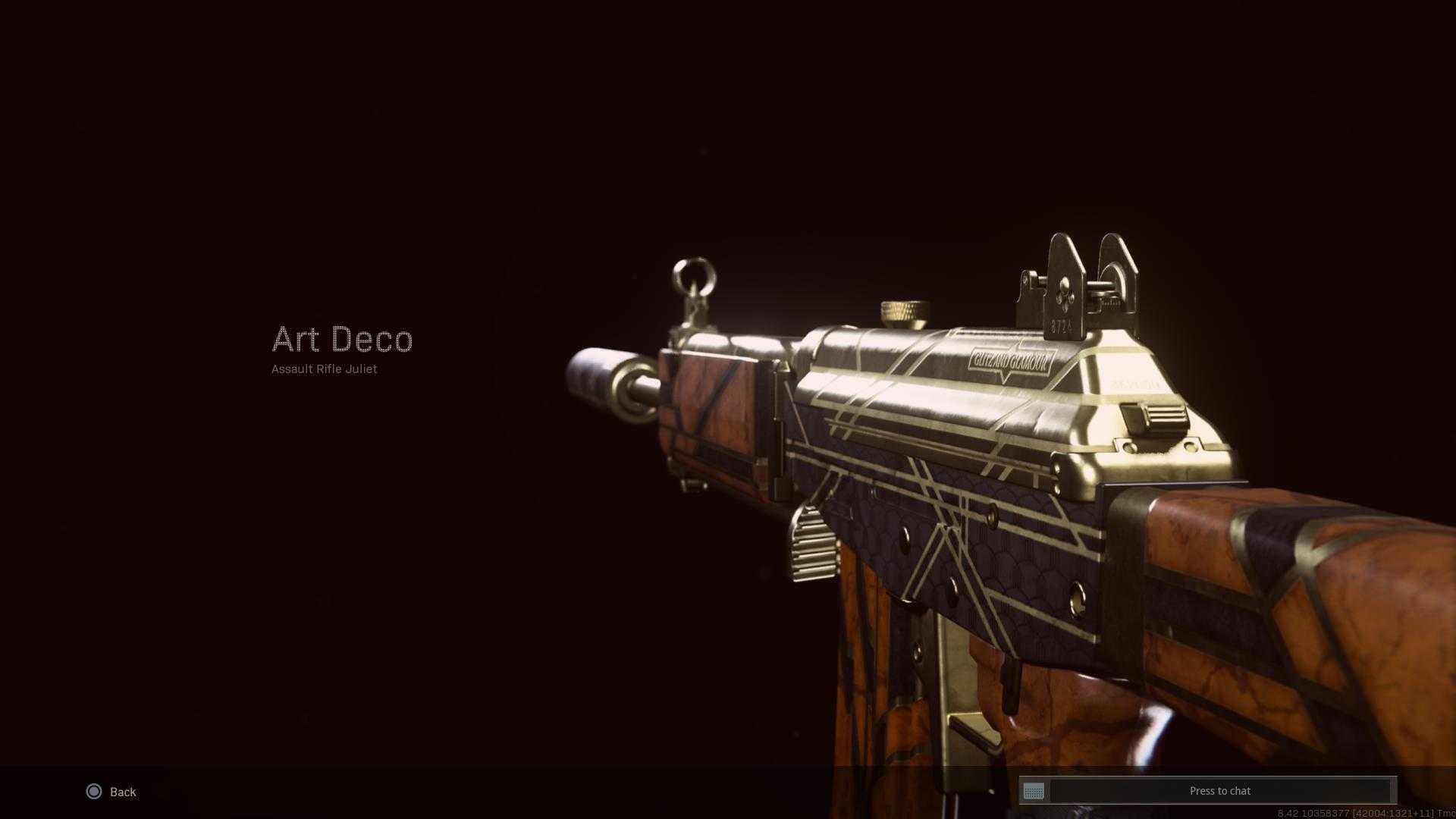Go back using the Back button
Screen dimensions: 1456x819
tap(111, 792)
